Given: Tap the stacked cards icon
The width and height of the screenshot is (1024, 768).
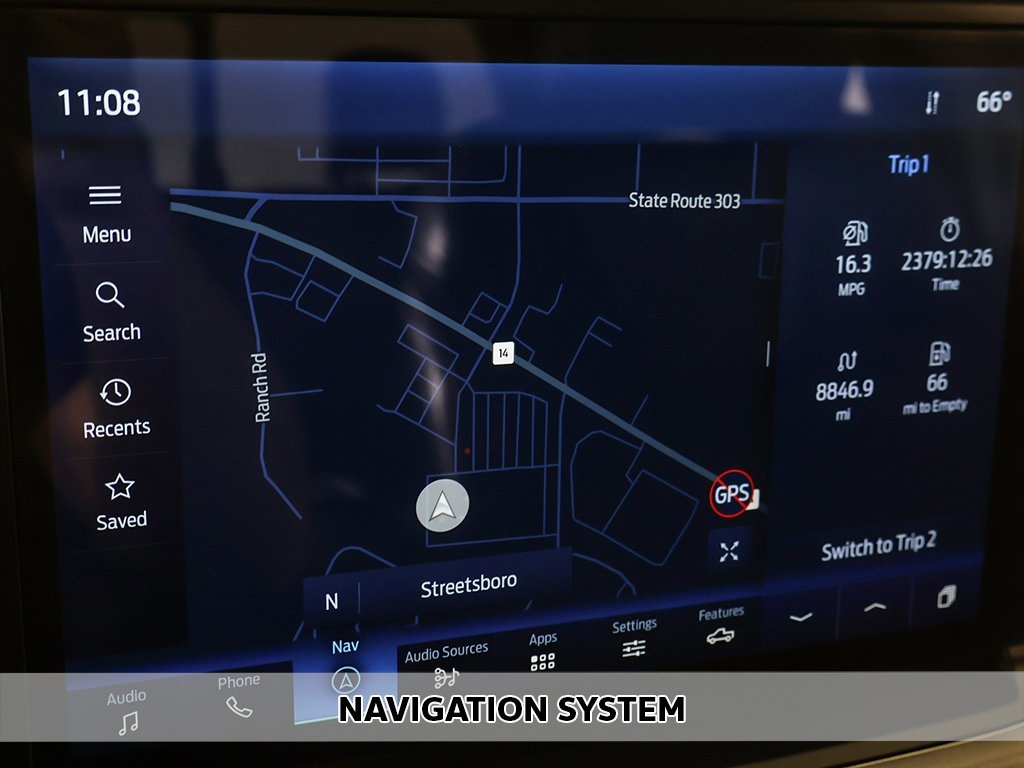Looking at the screenshot, I should click(946, 598).
